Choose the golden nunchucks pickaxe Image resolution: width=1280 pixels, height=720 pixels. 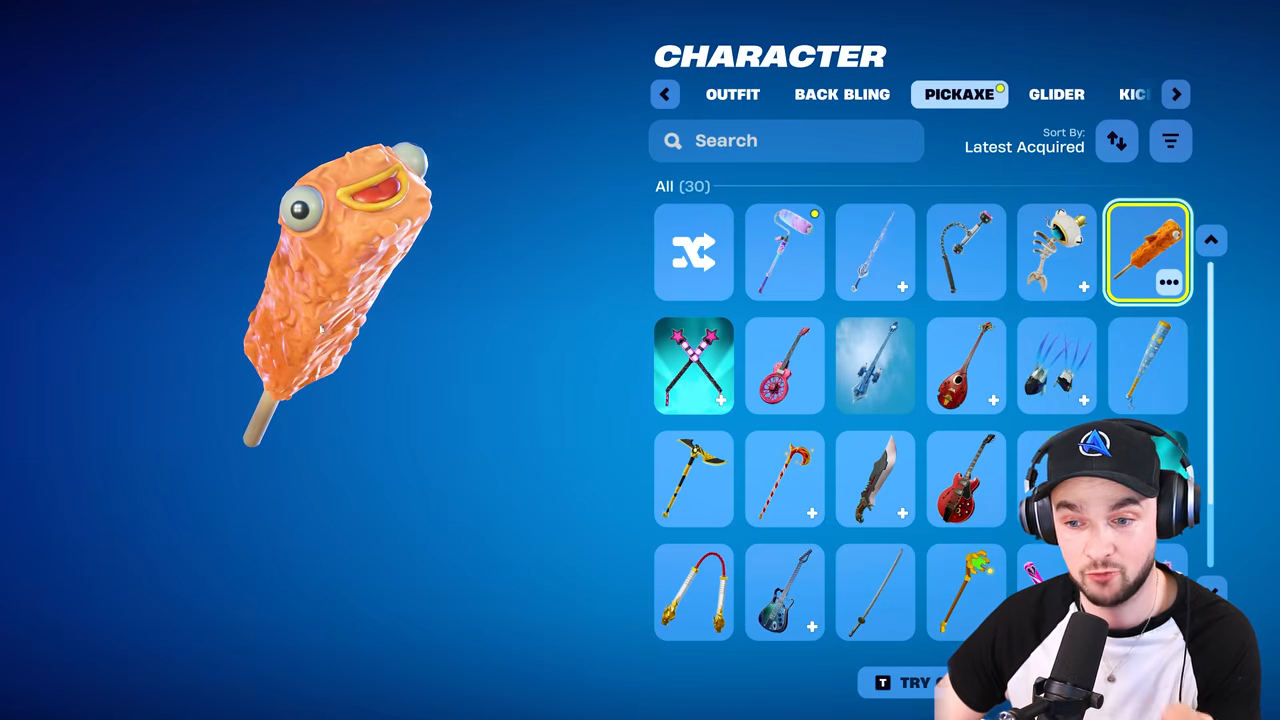pos(694,593)
